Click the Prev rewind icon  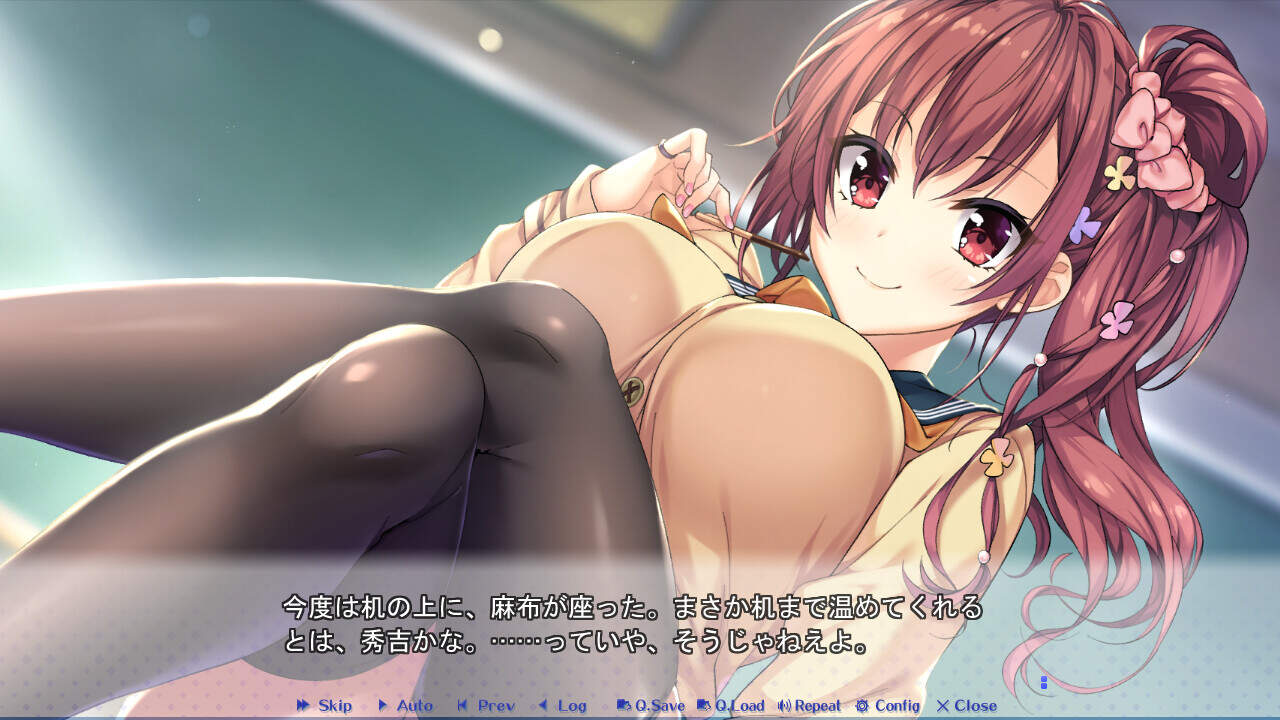(x=462, y=706)
